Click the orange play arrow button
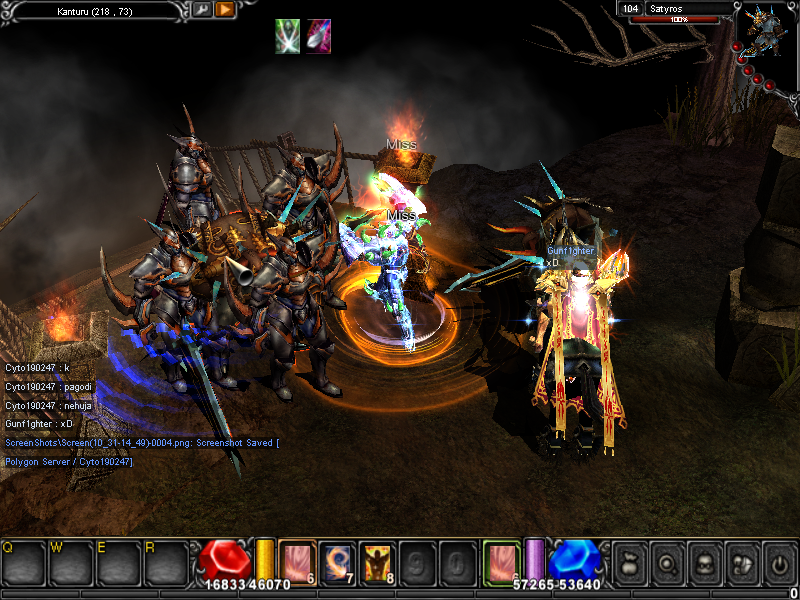 [225, 9]
